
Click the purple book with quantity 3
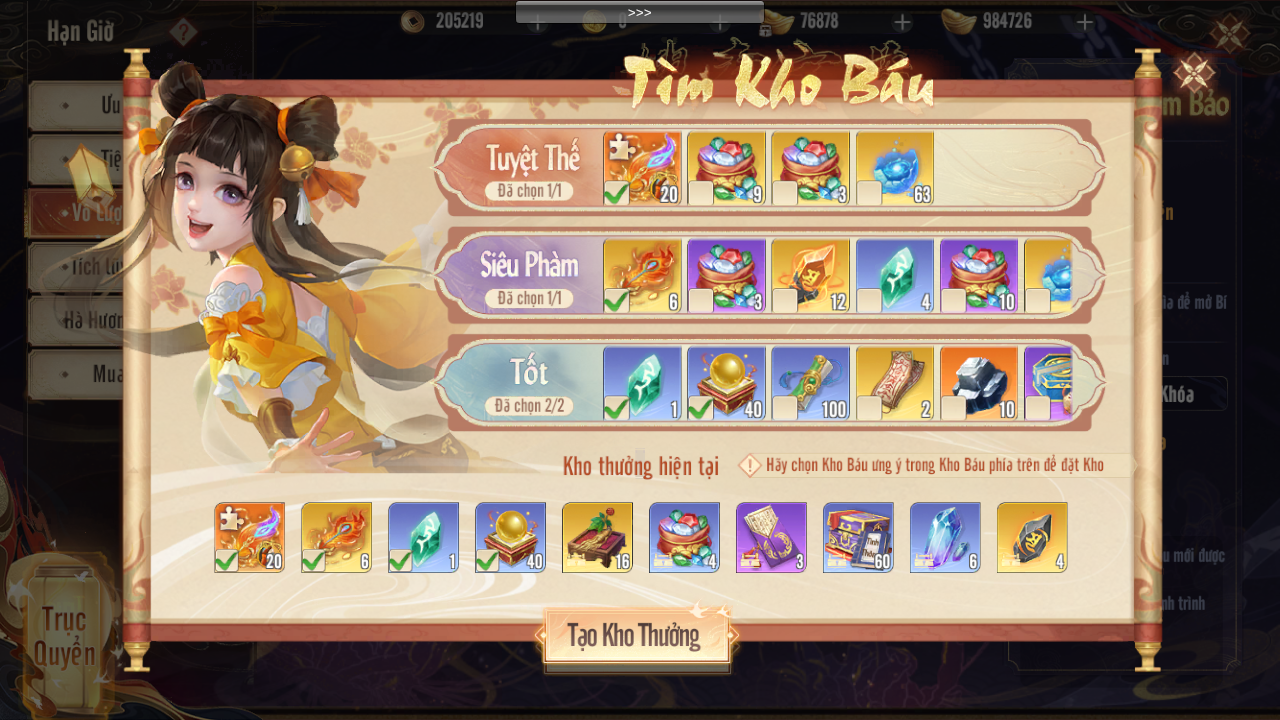coord(771,537)
